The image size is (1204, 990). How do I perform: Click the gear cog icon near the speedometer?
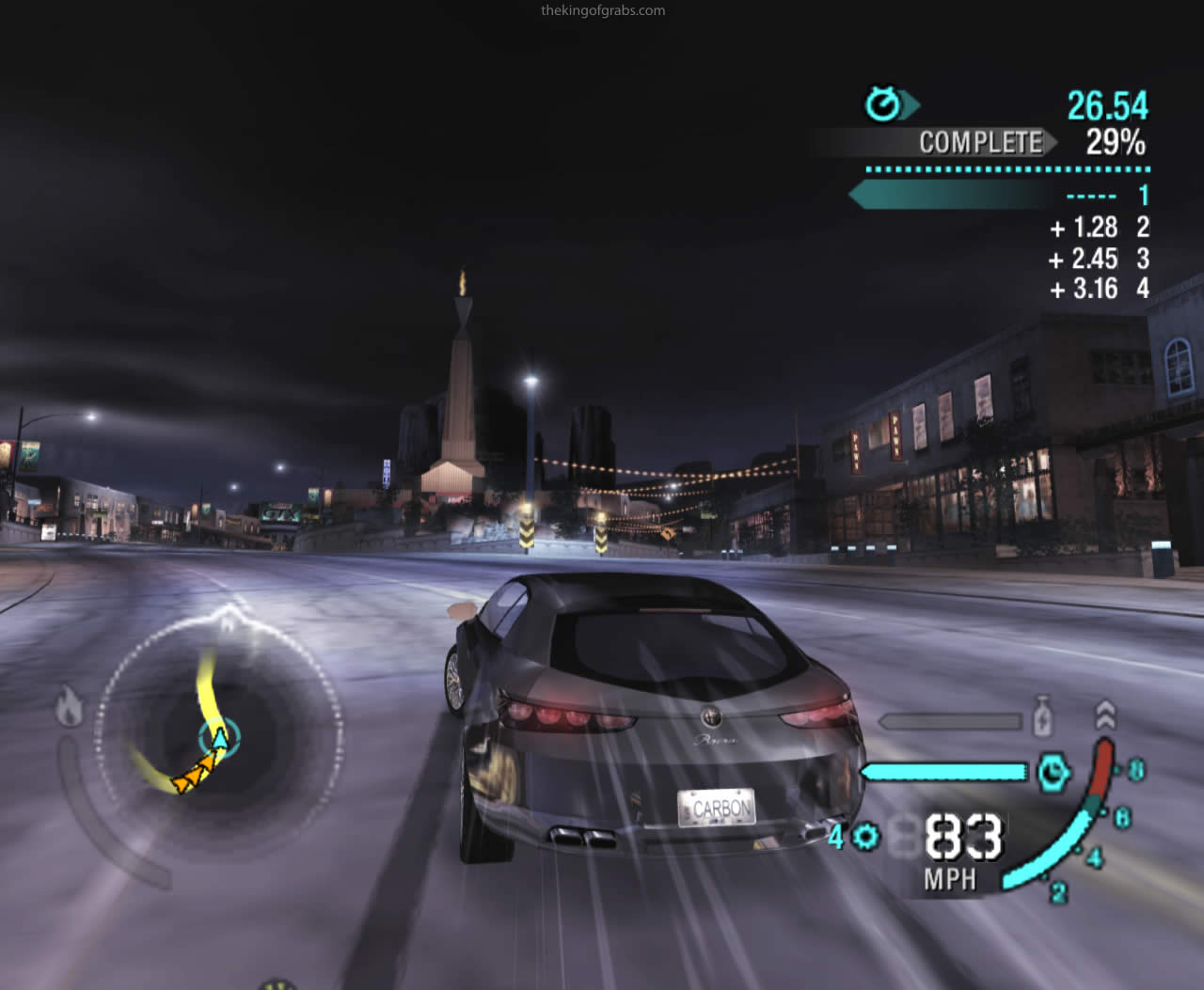point(865,836)
